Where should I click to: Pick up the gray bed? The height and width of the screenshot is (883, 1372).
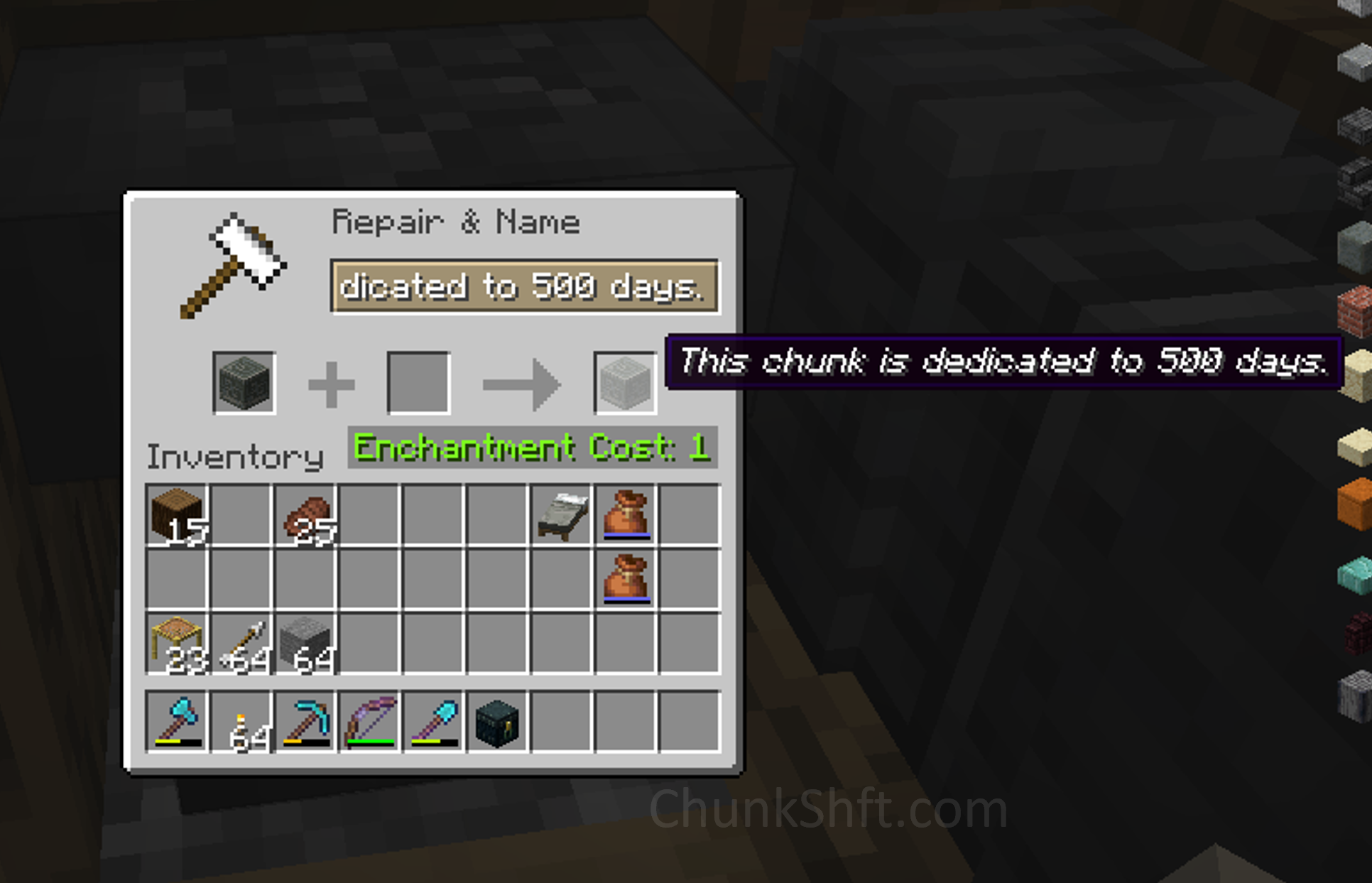[562, 515]
